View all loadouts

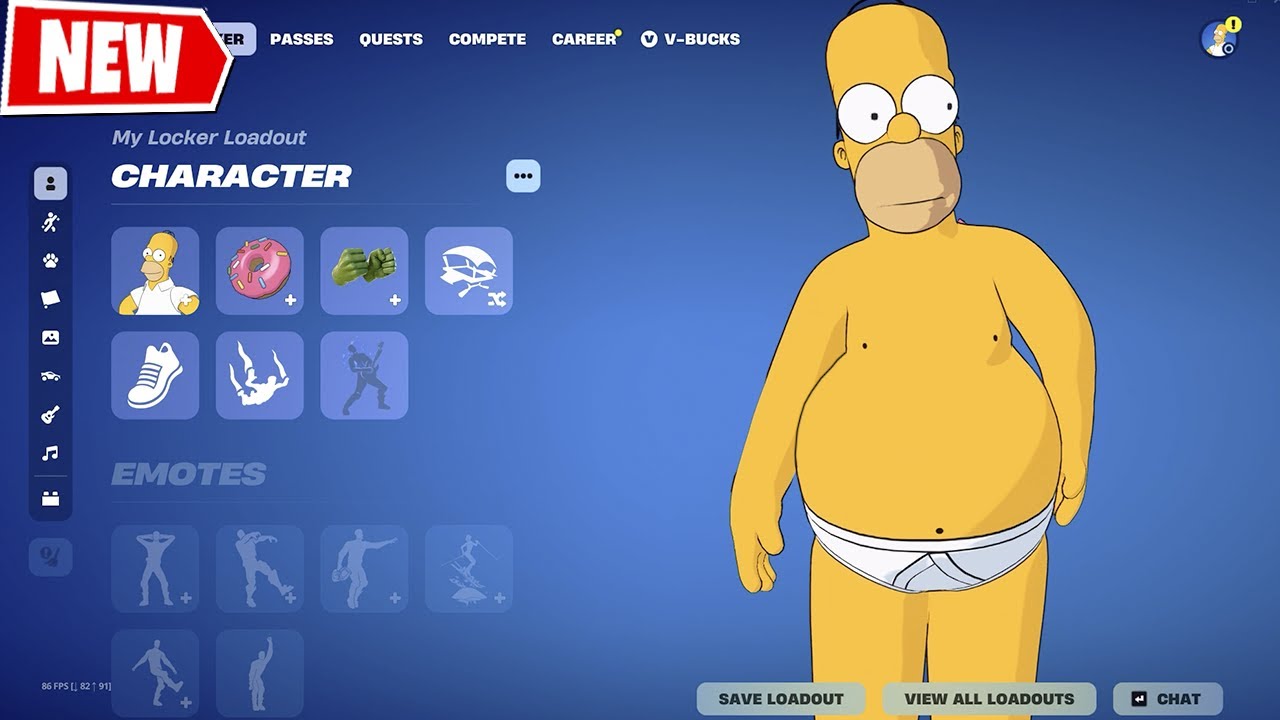click(989, 699)
